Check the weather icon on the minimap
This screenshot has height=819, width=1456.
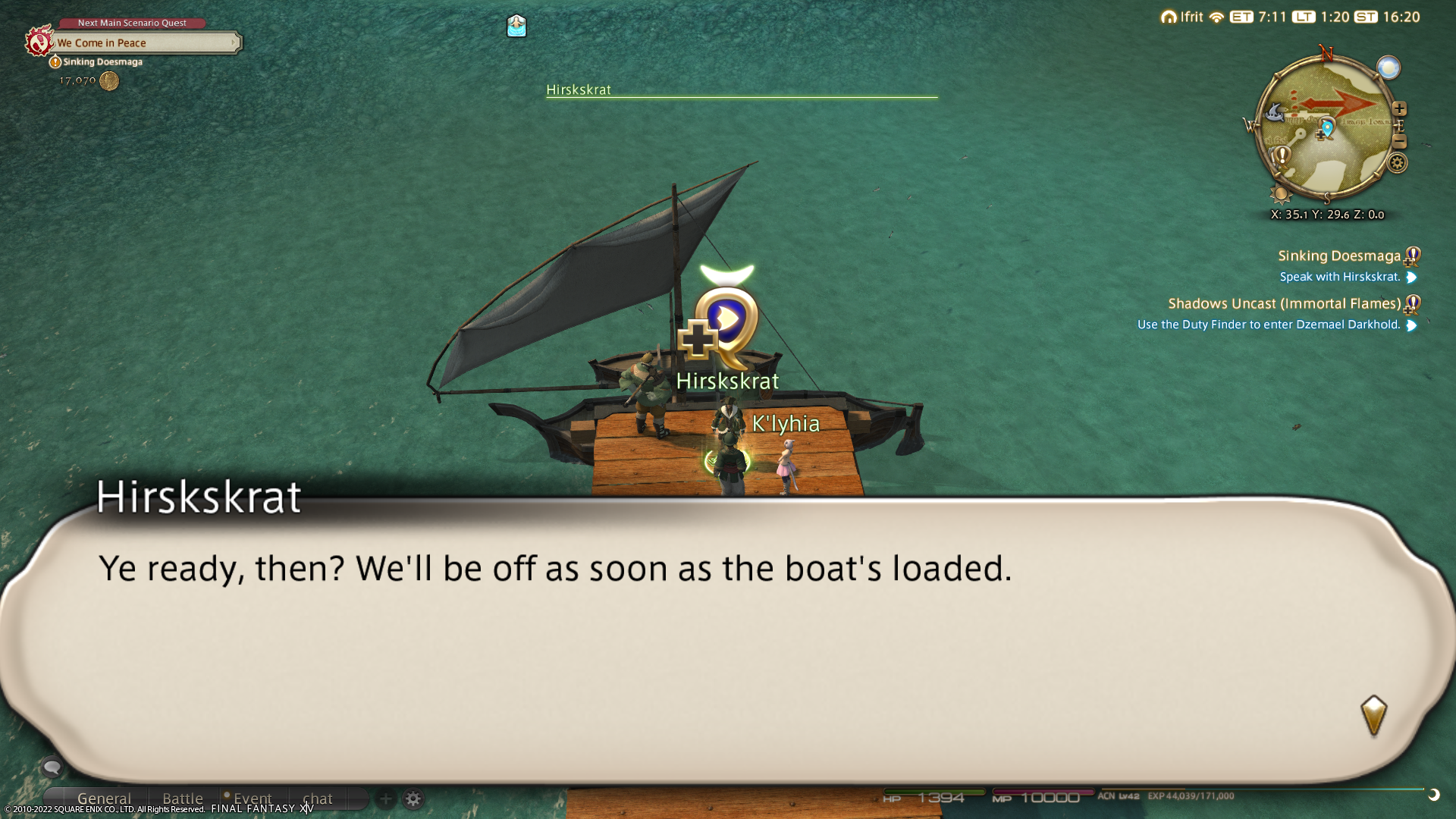pos(1389,68)
